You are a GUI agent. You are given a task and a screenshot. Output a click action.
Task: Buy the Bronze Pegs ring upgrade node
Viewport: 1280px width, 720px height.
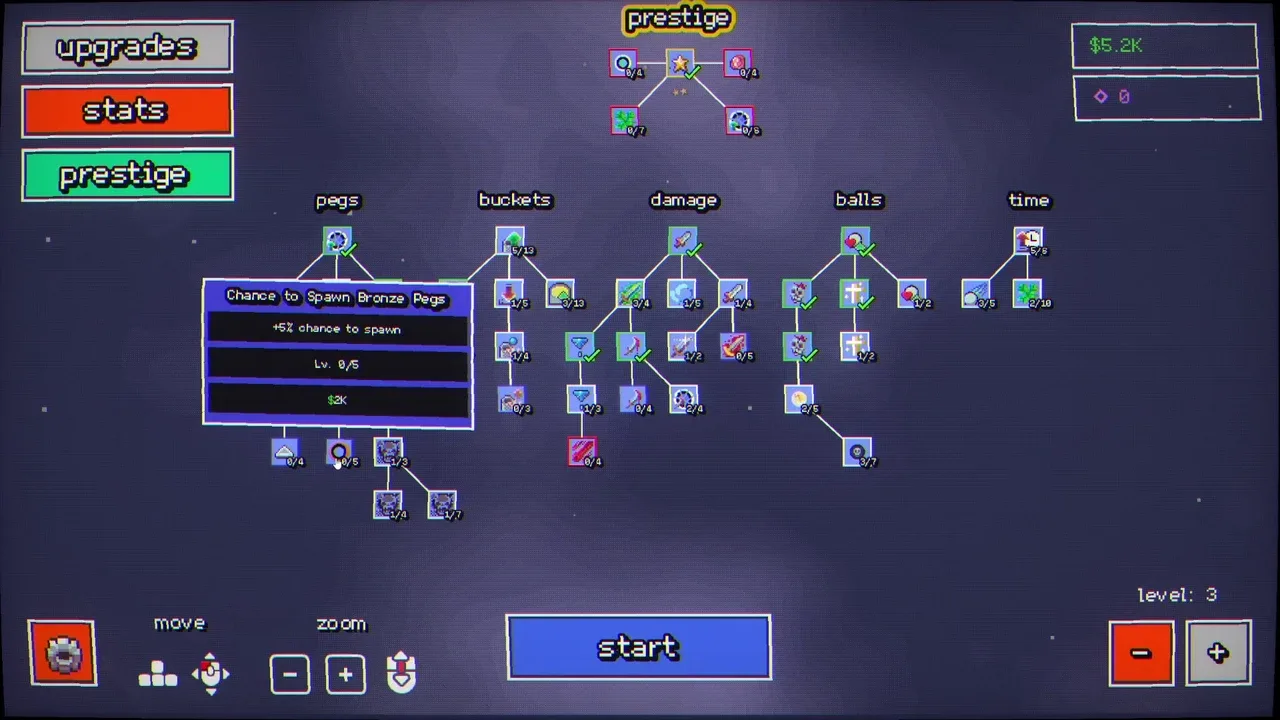pos(339,452)
